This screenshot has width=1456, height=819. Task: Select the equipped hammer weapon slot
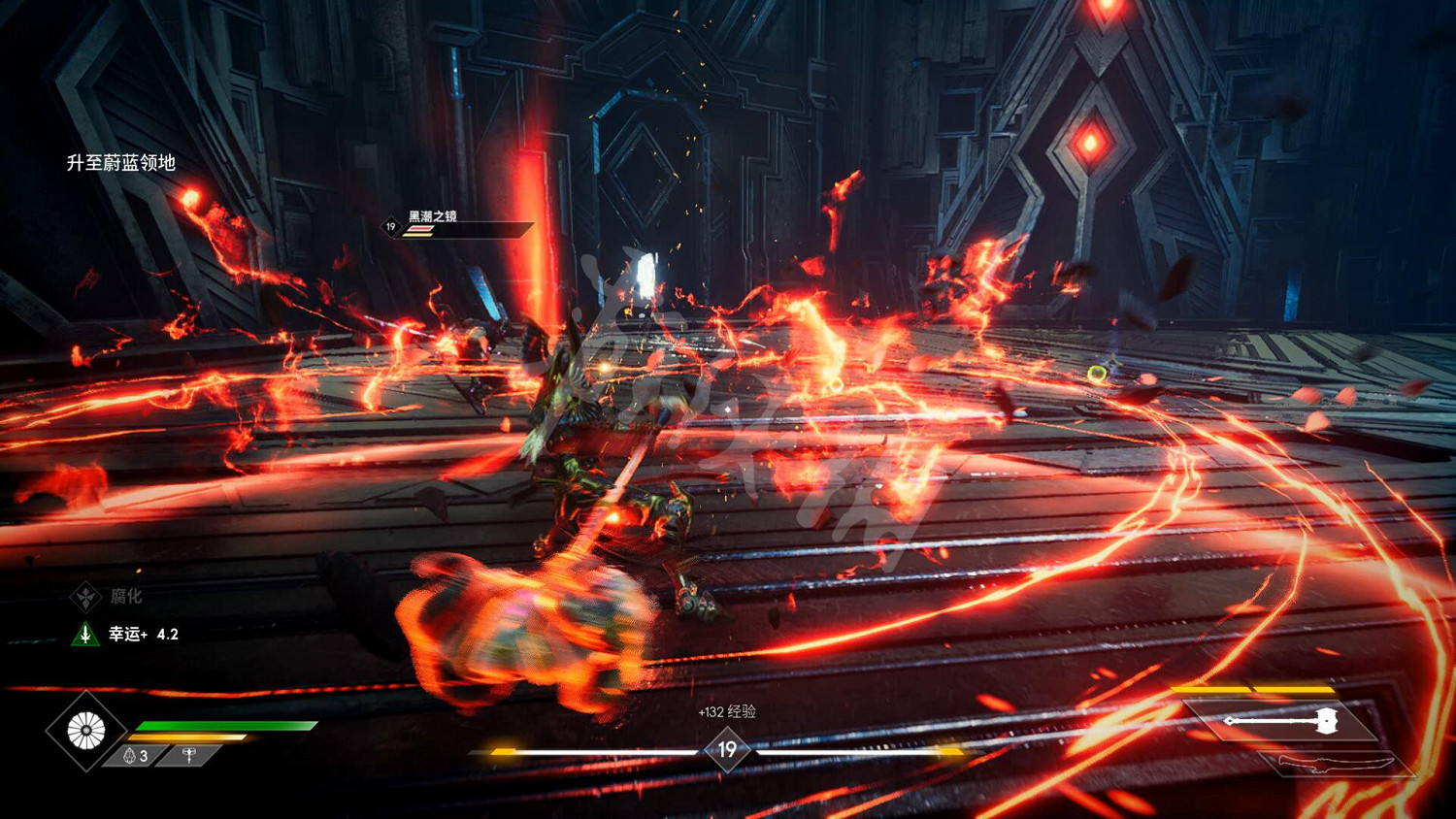1283,721
